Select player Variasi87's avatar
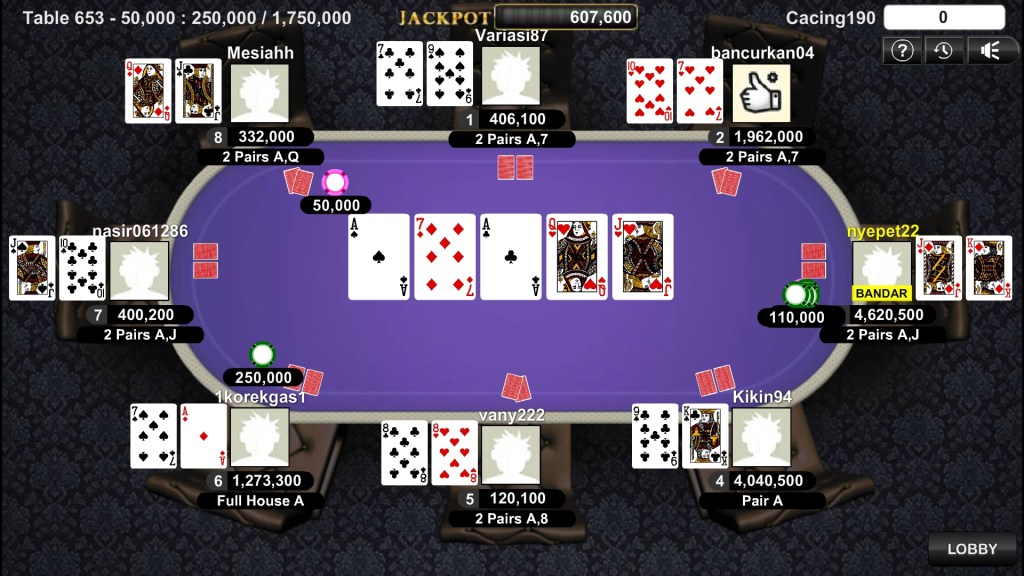 point(510,76)
